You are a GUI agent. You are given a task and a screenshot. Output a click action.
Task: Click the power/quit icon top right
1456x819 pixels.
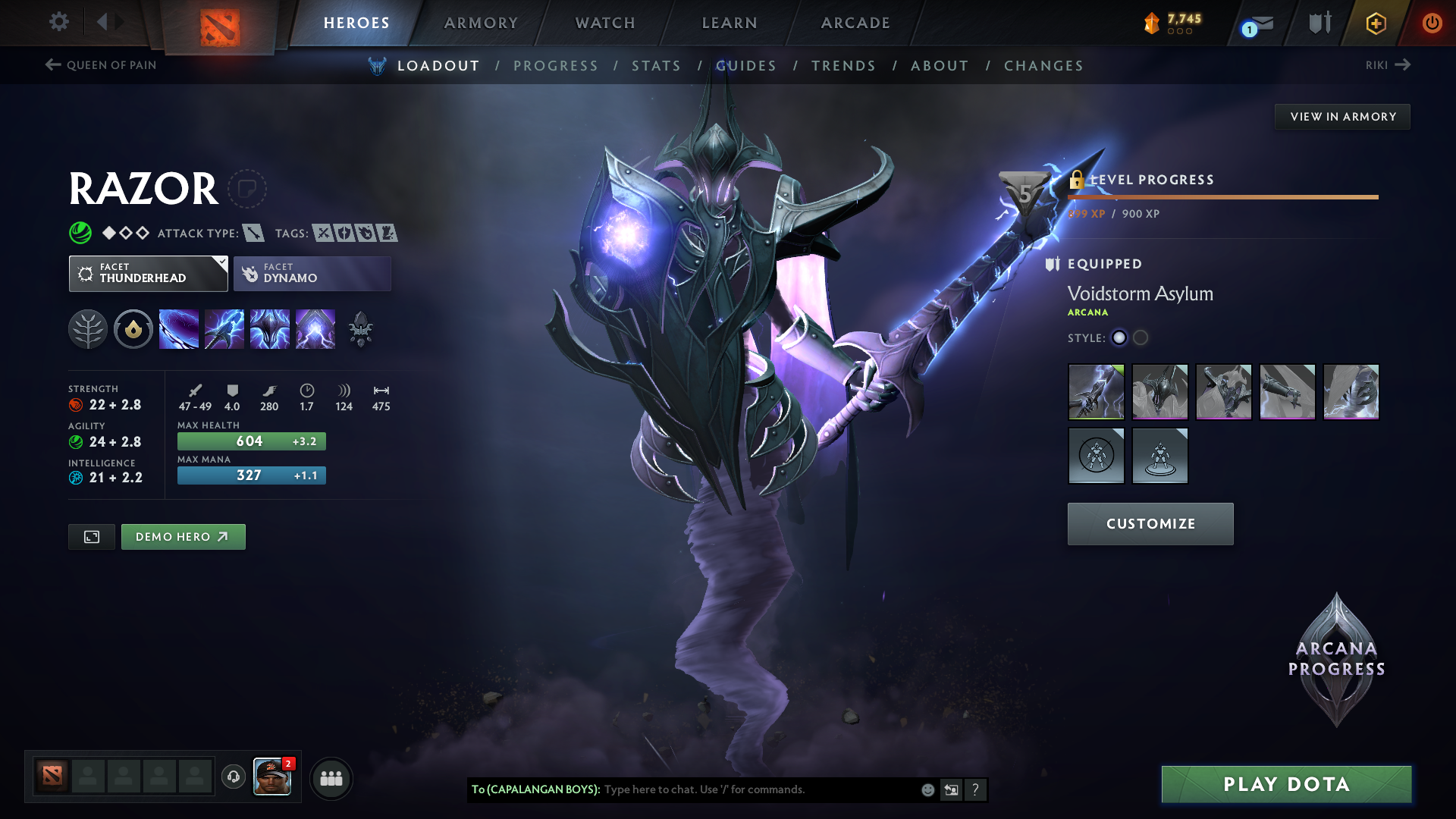tap(1433, 23)
